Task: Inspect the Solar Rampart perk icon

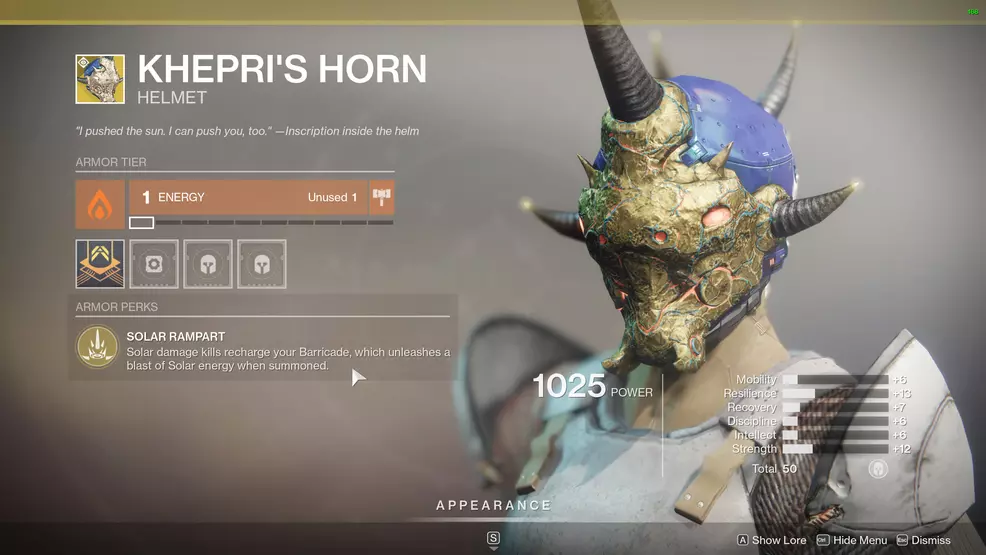Action: [x=97, y=347]
